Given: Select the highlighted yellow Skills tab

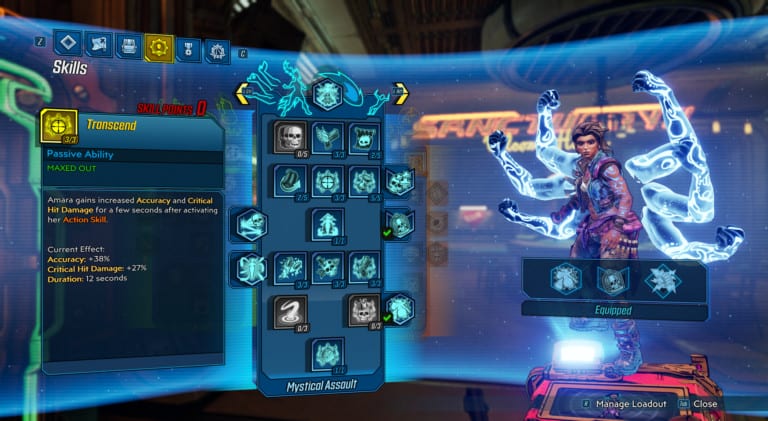Looking at the screenshot, I should coord(158,47).
